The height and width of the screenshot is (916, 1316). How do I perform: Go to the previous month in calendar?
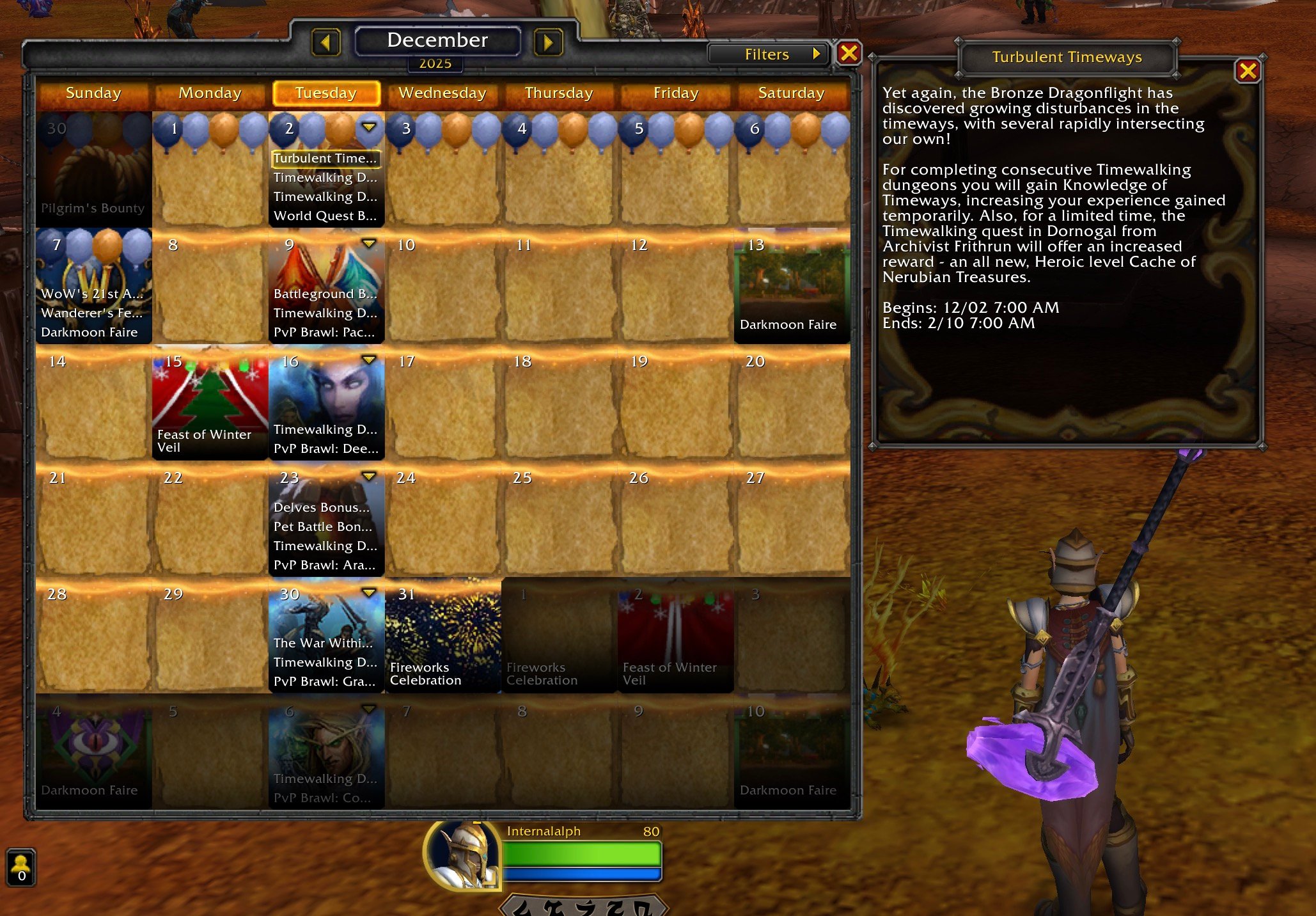(x=325, y=43)
